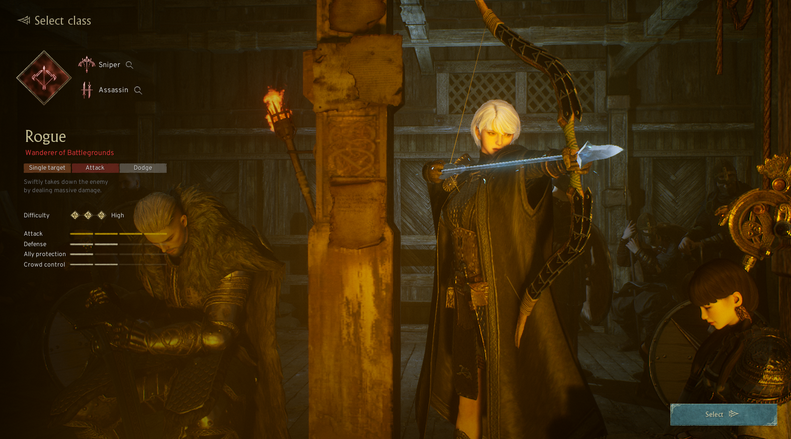Click the Rogue class diamond emblem

coord(44,78)
